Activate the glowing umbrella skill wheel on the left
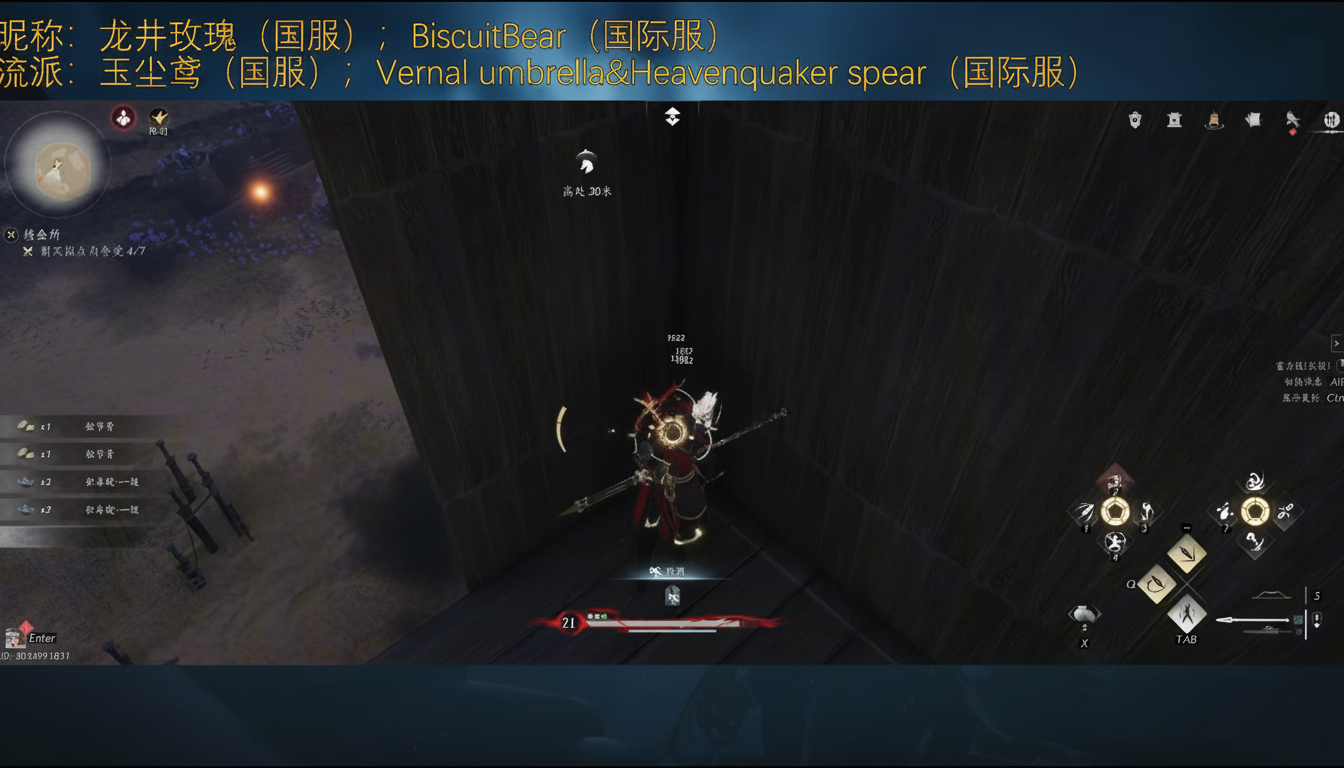The image size is (1344, 768). (x=1116, y=510)
